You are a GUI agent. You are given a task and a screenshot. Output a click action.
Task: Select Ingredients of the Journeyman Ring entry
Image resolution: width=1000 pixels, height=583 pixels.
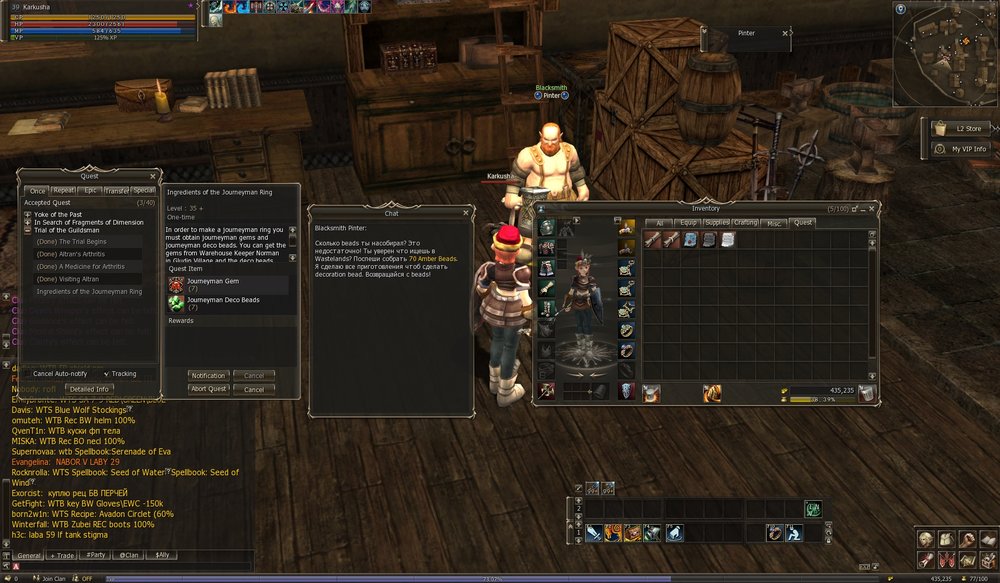[x=87, y=291]
